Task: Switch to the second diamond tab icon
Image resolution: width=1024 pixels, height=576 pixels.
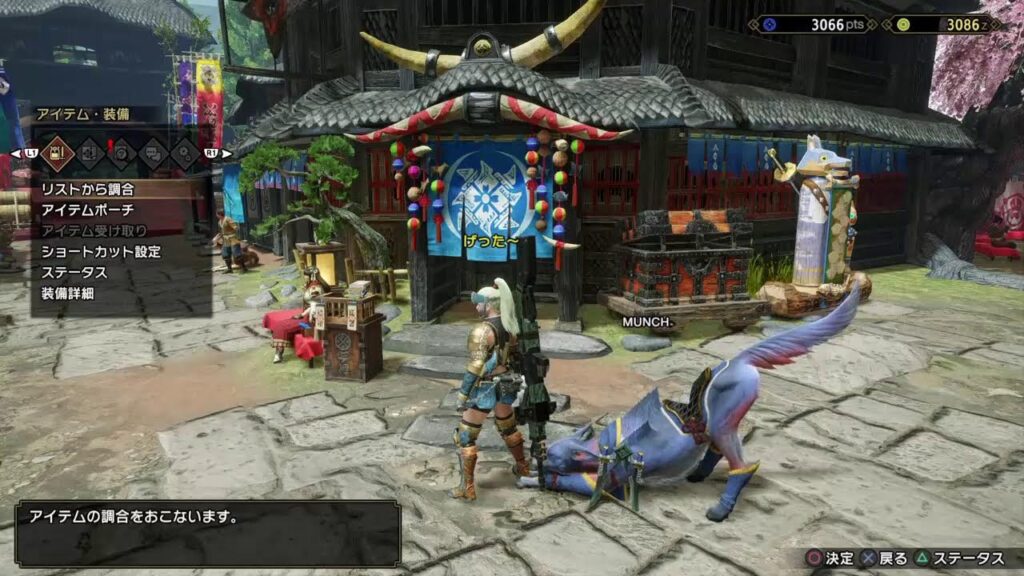Action: click(89, 152)
